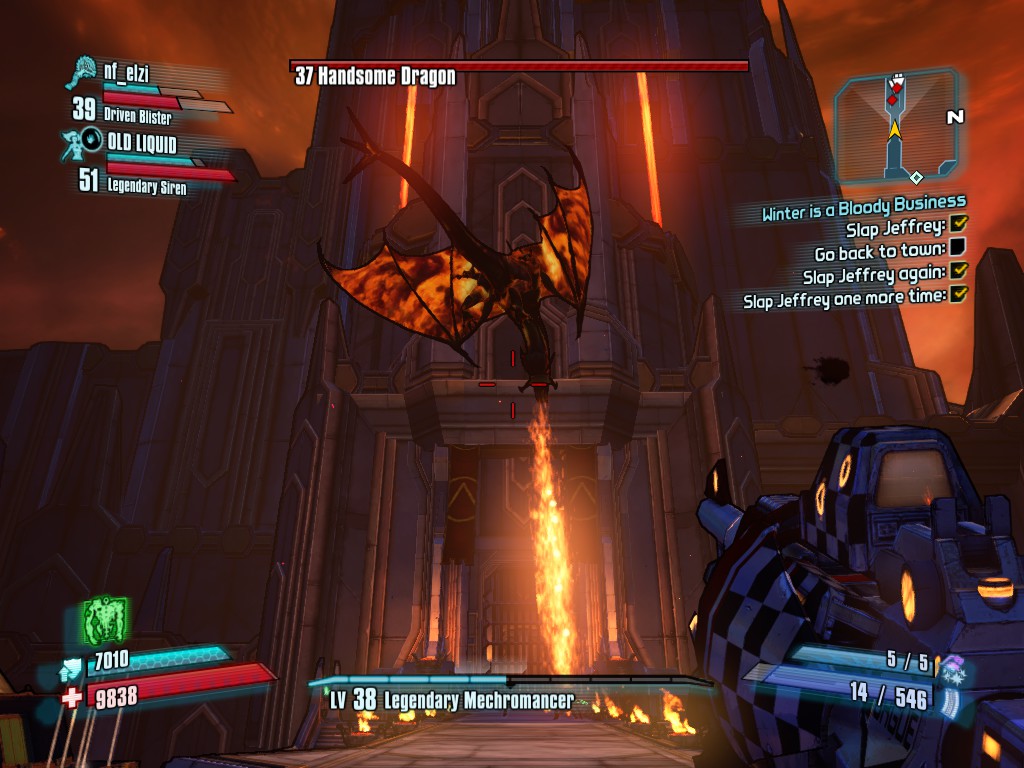The image size is (1024, 768).
Task: Select the Winter is a Bloody Business quest title
Action: click(864, 207)
